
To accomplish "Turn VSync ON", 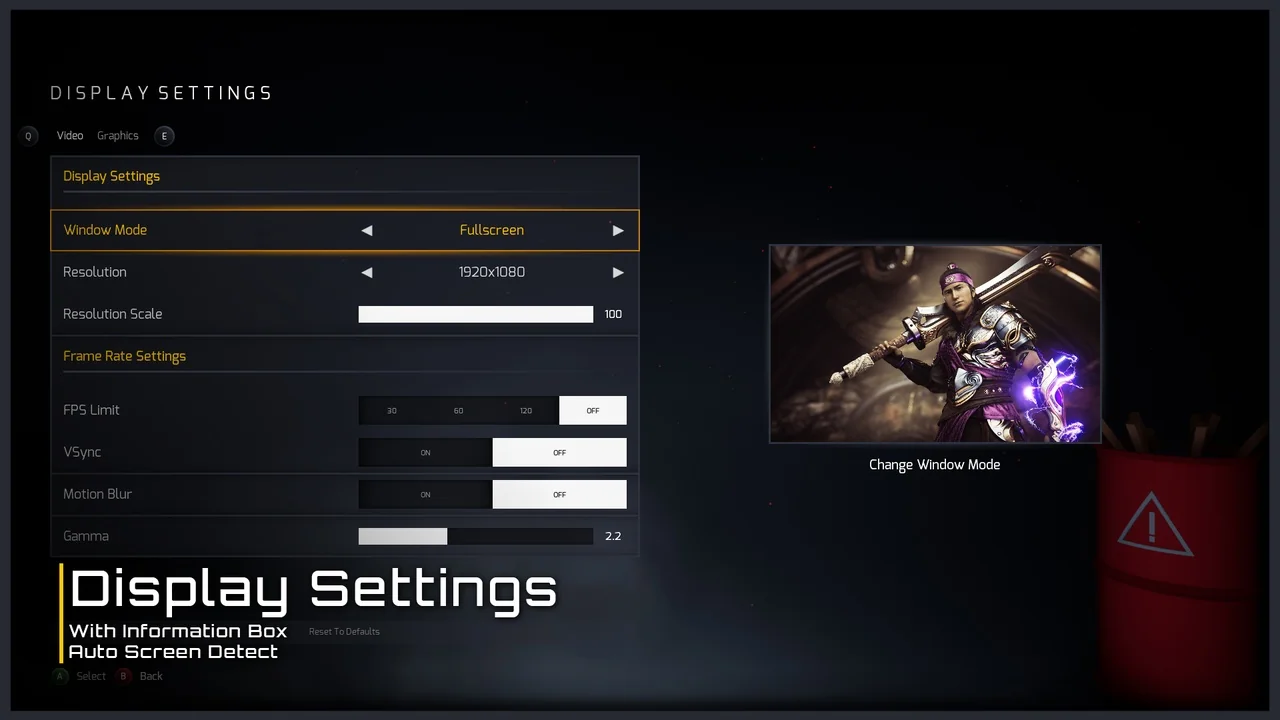I will pos(426,453).
